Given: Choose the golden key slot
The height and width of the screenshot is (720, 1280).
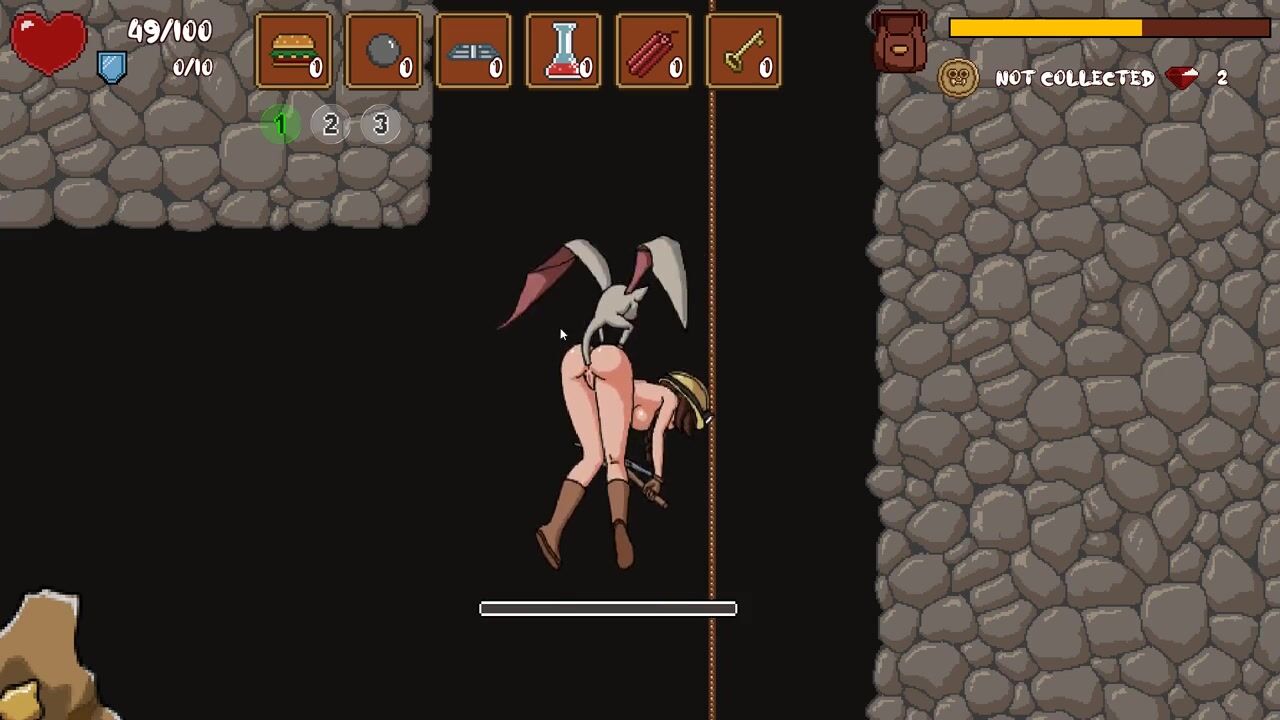Looking at the screenshot, I should [743, 50].
